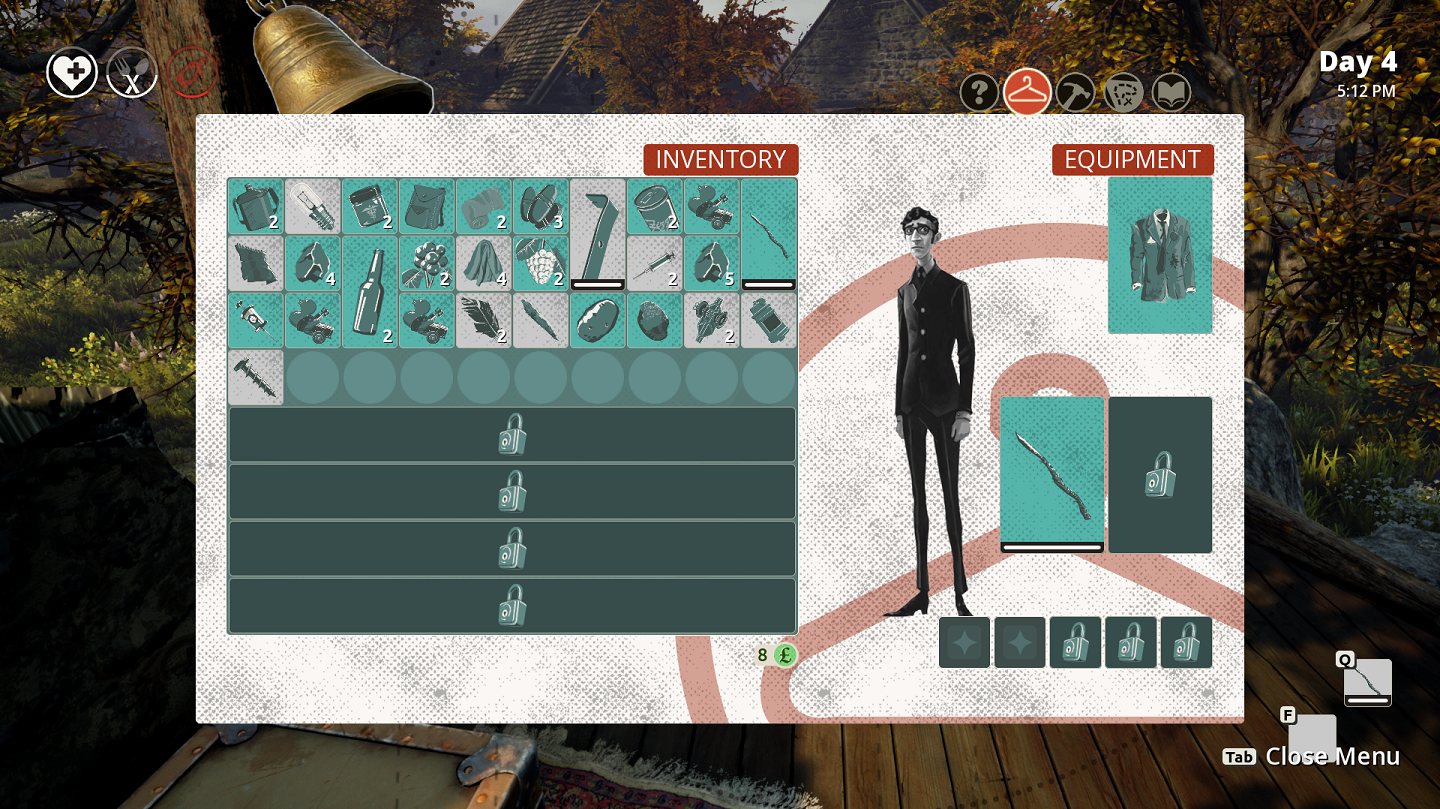
Task: Select the syringe item in inventory
Action: (655, 263)
